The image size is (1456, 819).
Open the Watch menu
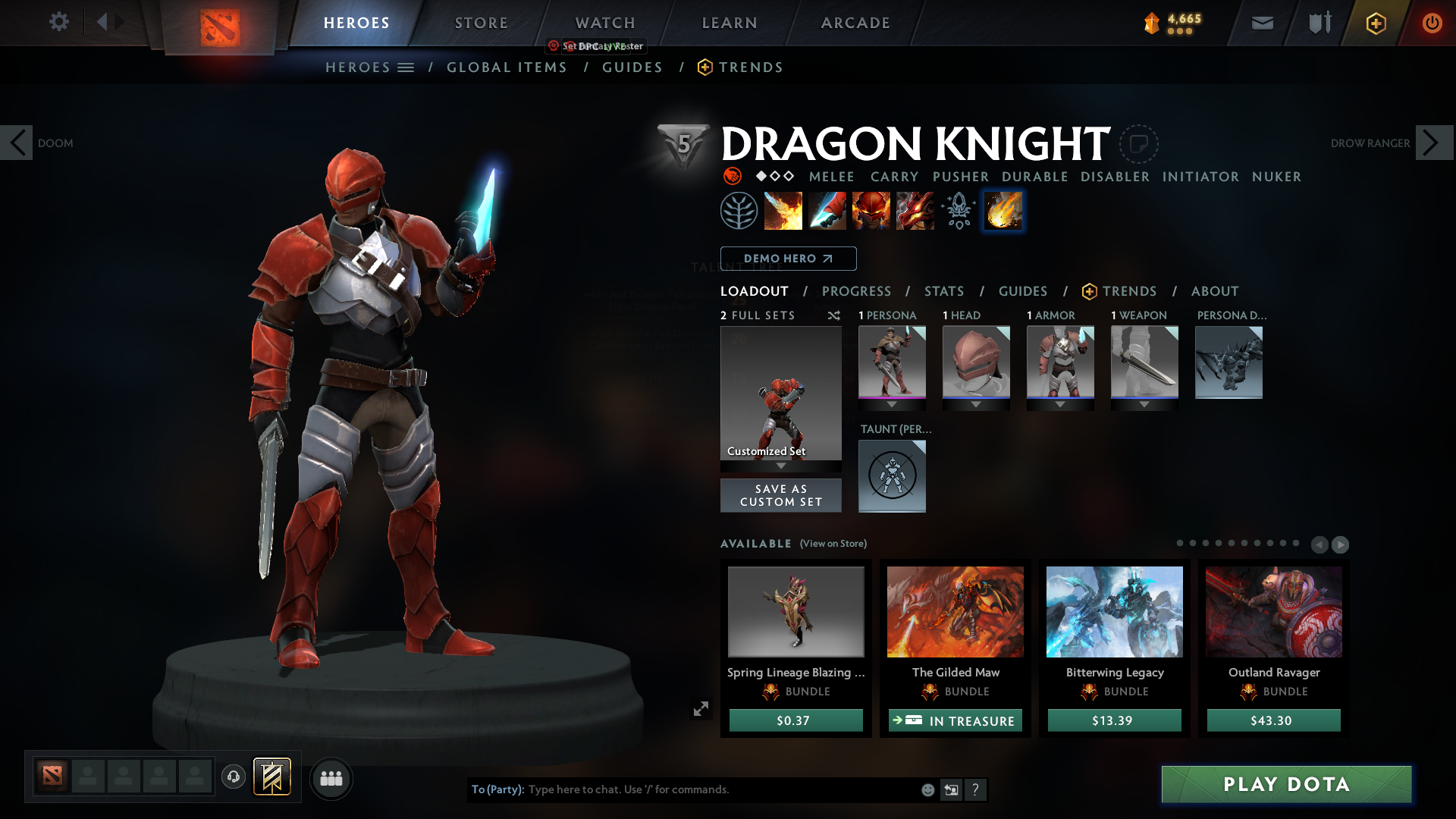pos(604,23)
